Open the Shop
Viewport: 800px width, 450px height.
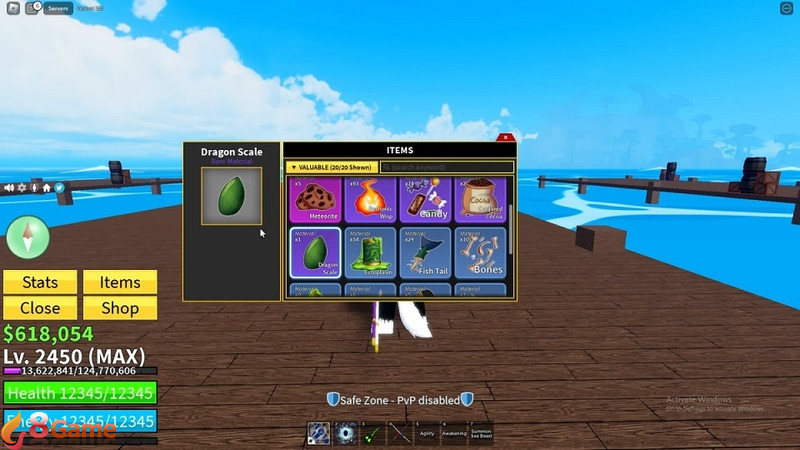click(120, 308)
